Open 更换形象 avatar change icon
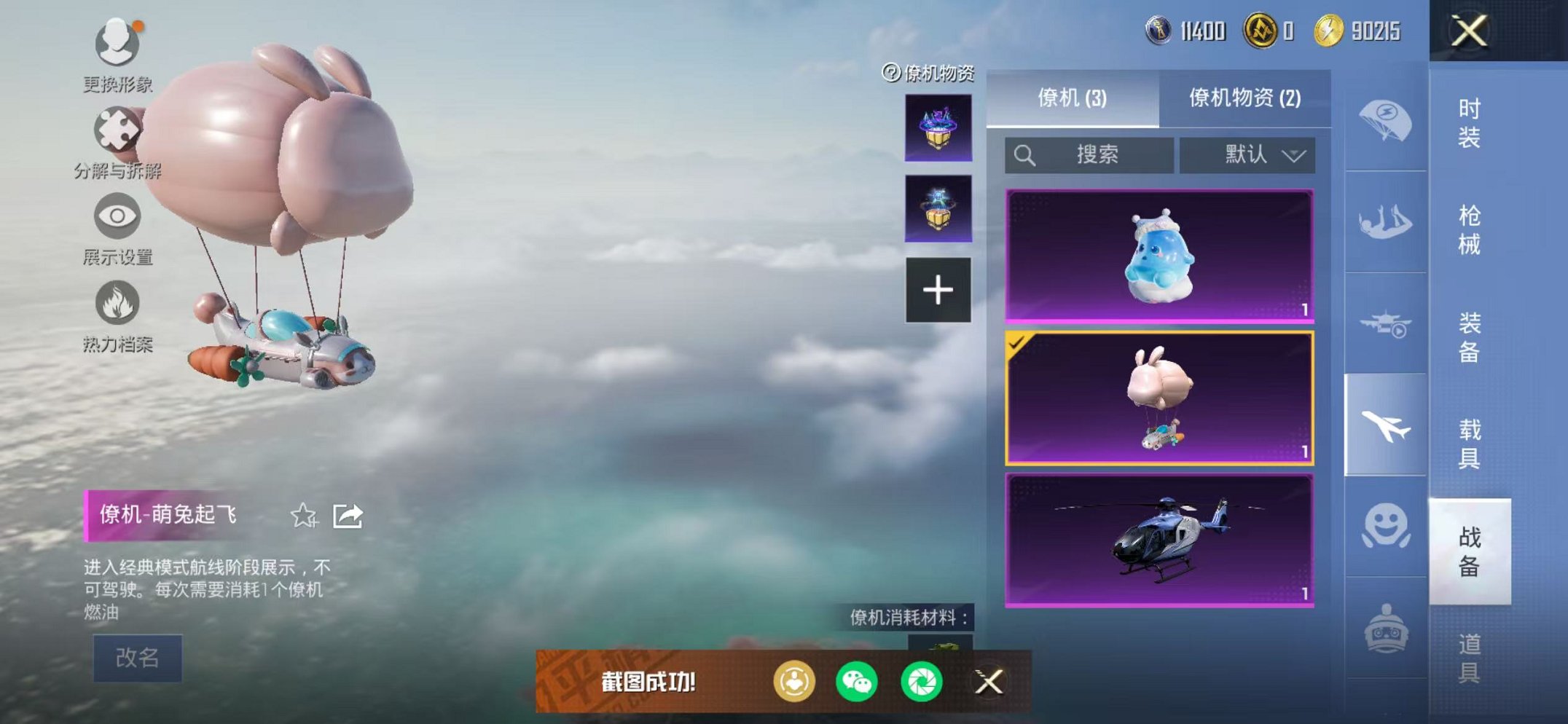 [x=119, y=44]
